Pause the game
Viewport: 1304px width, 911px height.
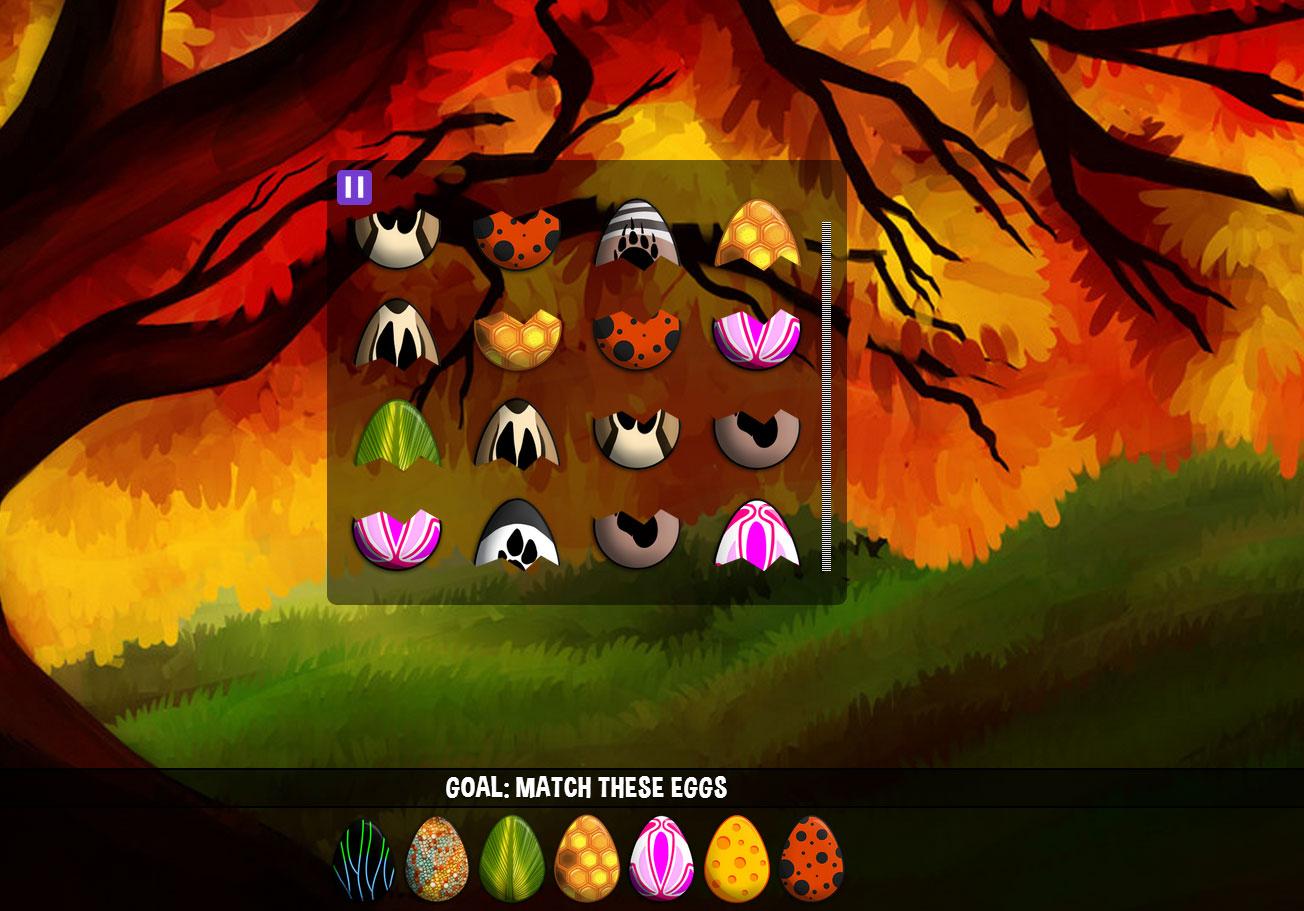coord(355,185)
